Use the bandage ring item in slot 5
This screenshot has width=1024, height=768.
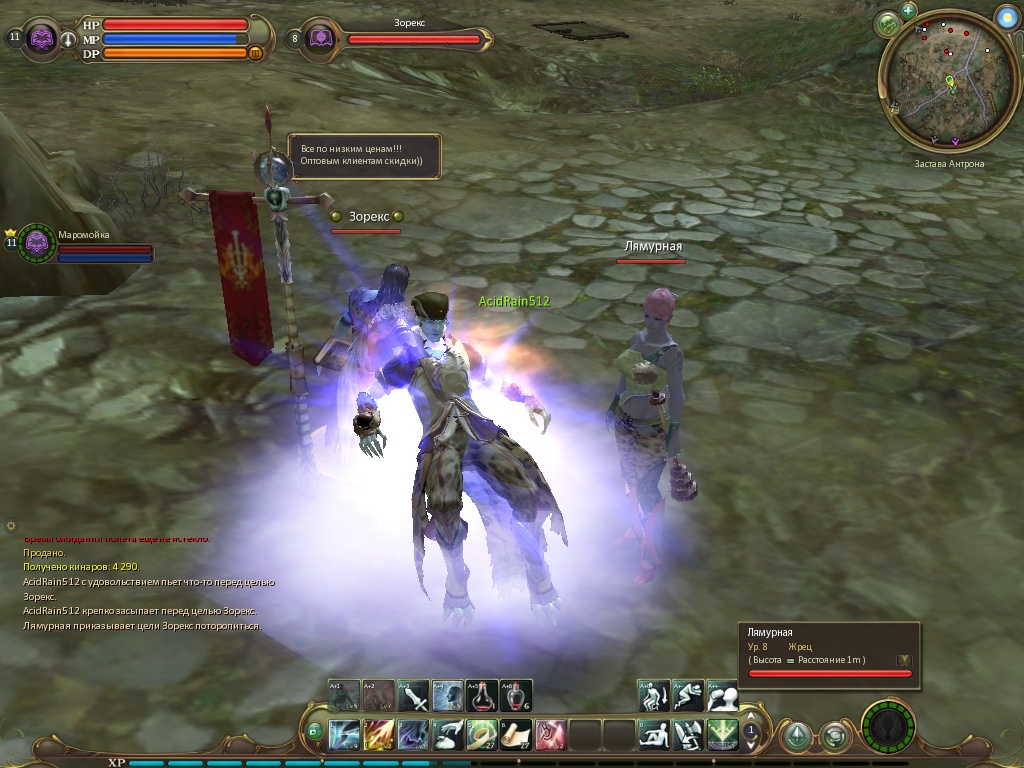(482, 735)
